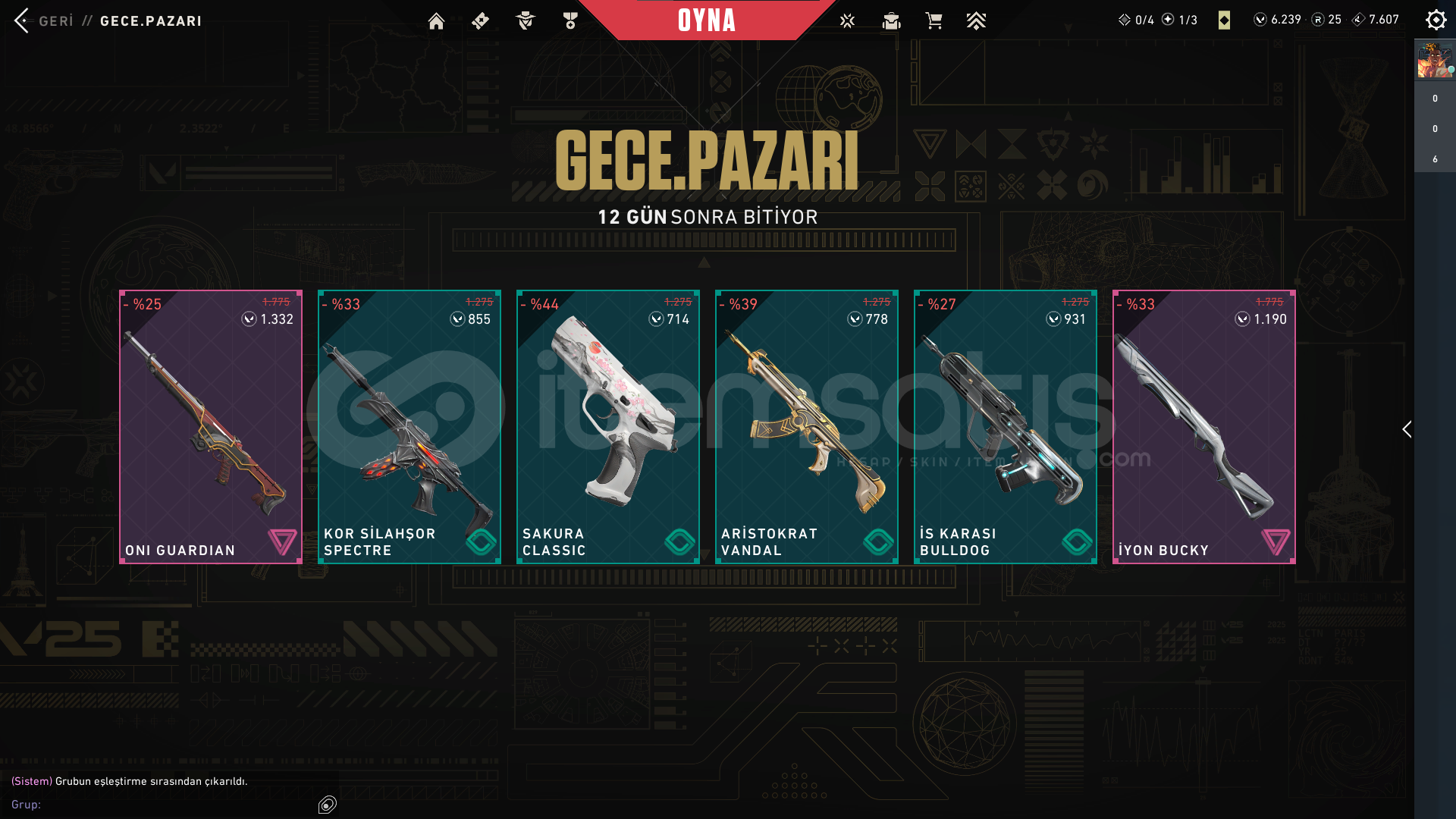Open the settings gear icon
This screenshot has width=1456, height=819.
coord(1436,20)
